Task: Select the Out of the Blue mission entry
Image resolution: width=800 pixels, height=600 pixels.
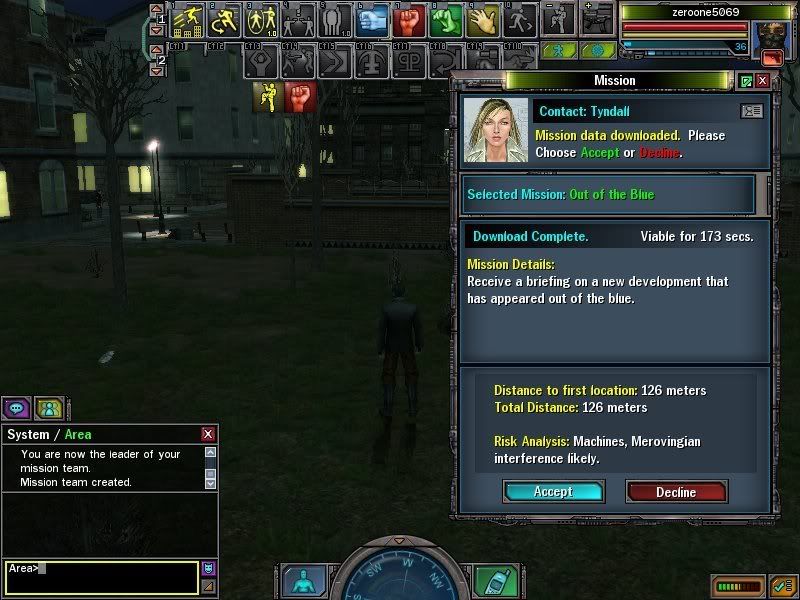Action: (x=609, y=194)
